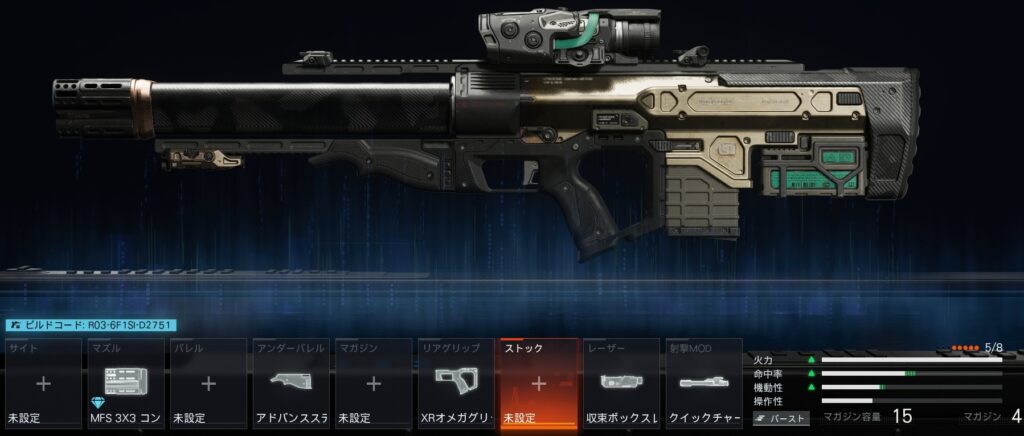
Task: Select the 射撃MOD slot with クイックチャージ
Action: 702,383
